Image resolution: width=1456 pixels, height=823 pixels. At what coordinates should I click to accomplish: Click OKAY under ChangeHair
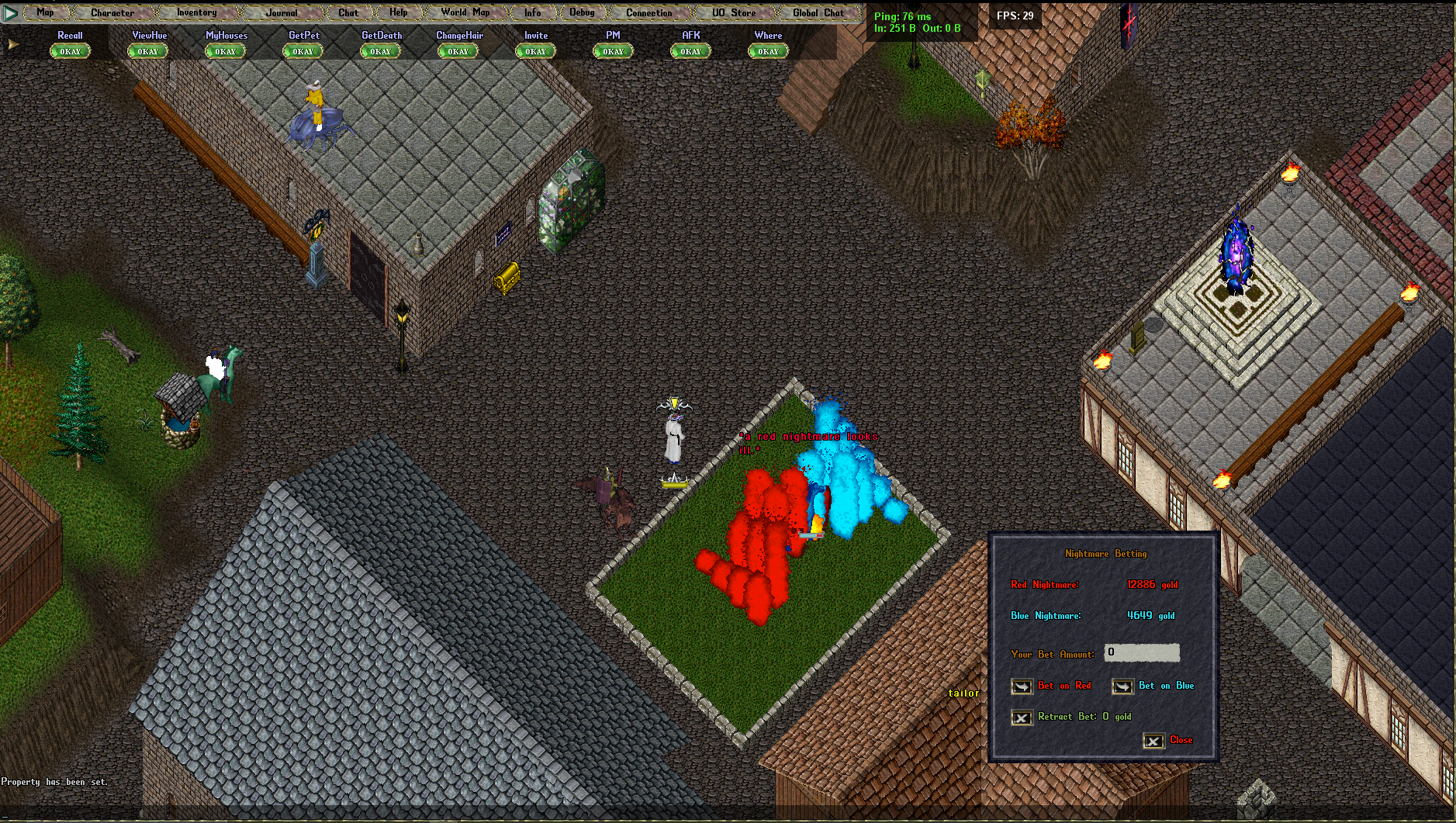(458, 51)
